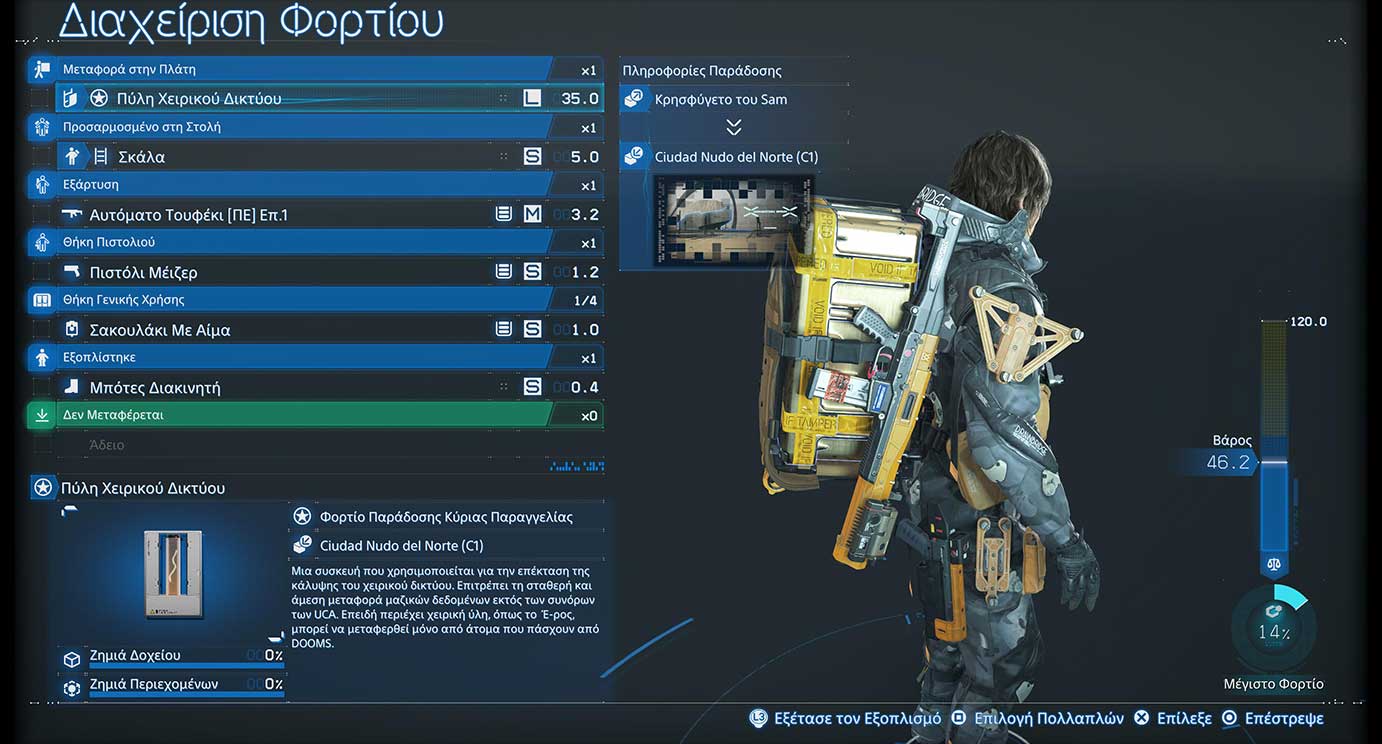Pick the Πιστόλι Μέιζερ row

point(300,272)
